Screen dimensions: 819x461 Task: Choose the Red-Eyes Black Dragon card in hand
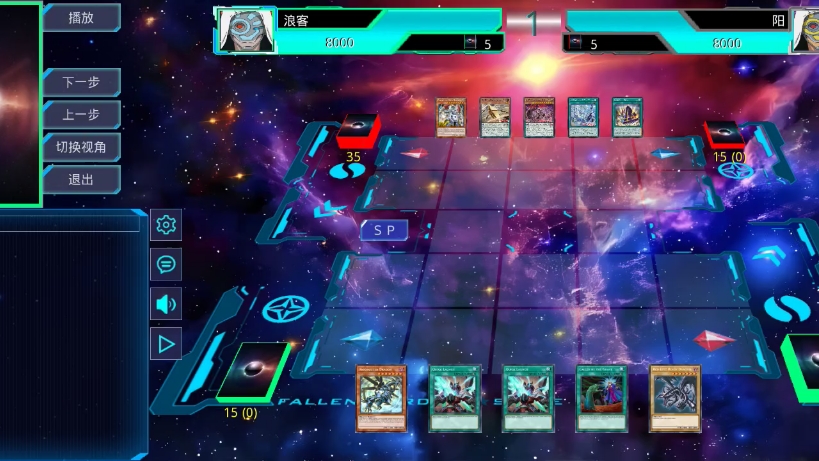tap(675, 398)
